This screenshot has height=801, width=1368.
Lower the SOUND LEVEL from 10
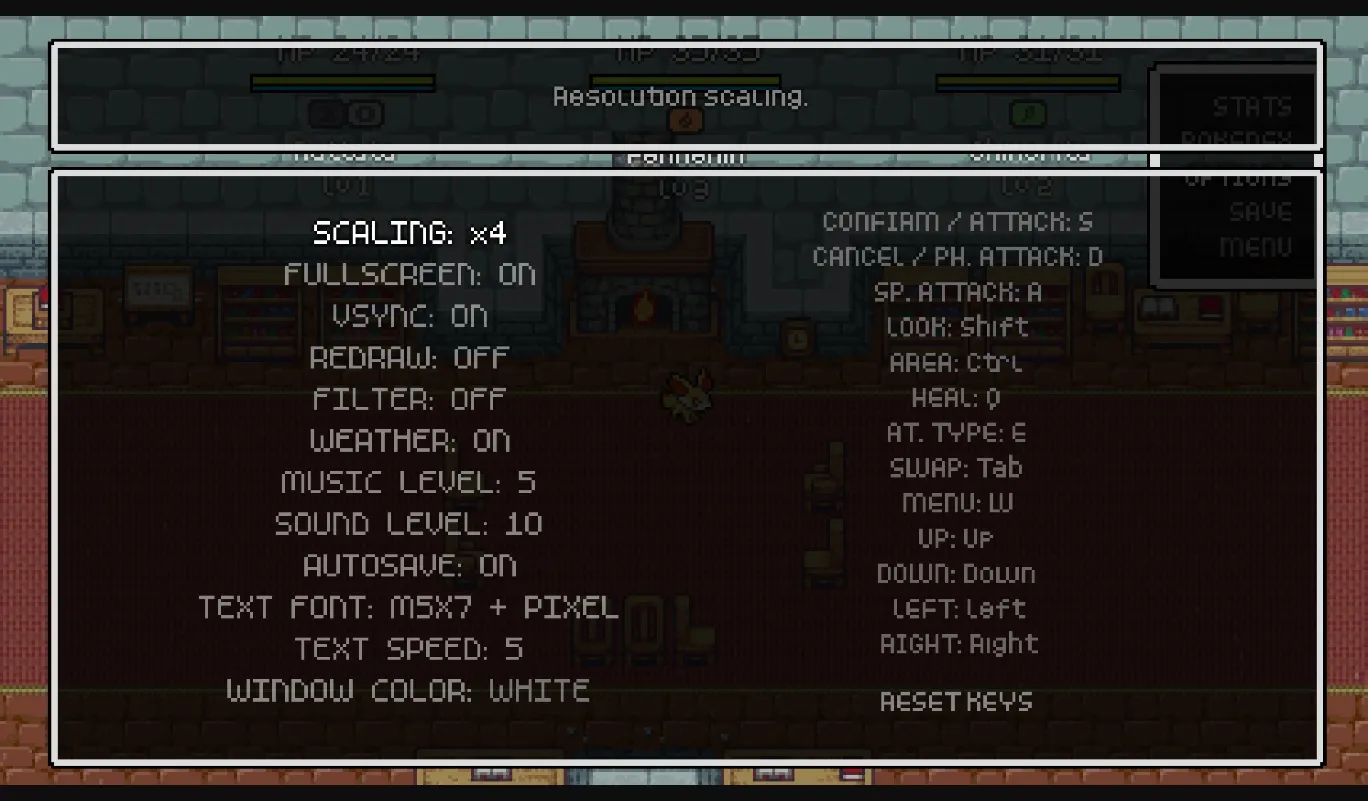410,524
